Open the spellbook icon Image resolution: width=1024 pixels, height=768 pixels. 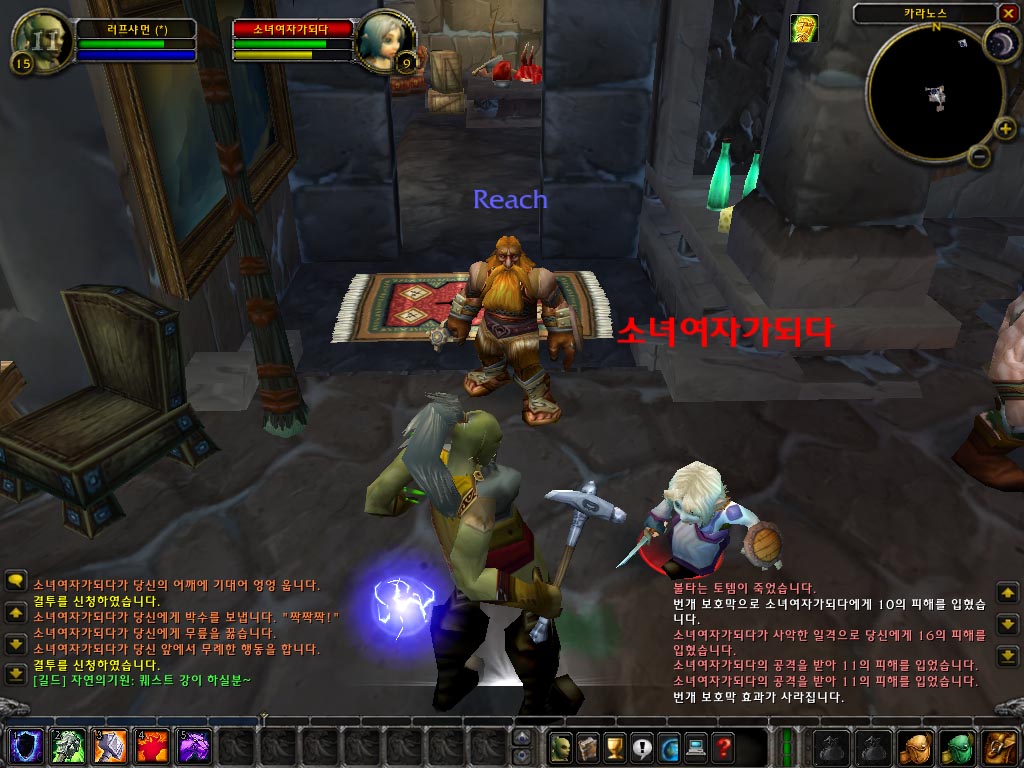click(x=589, y=746)
